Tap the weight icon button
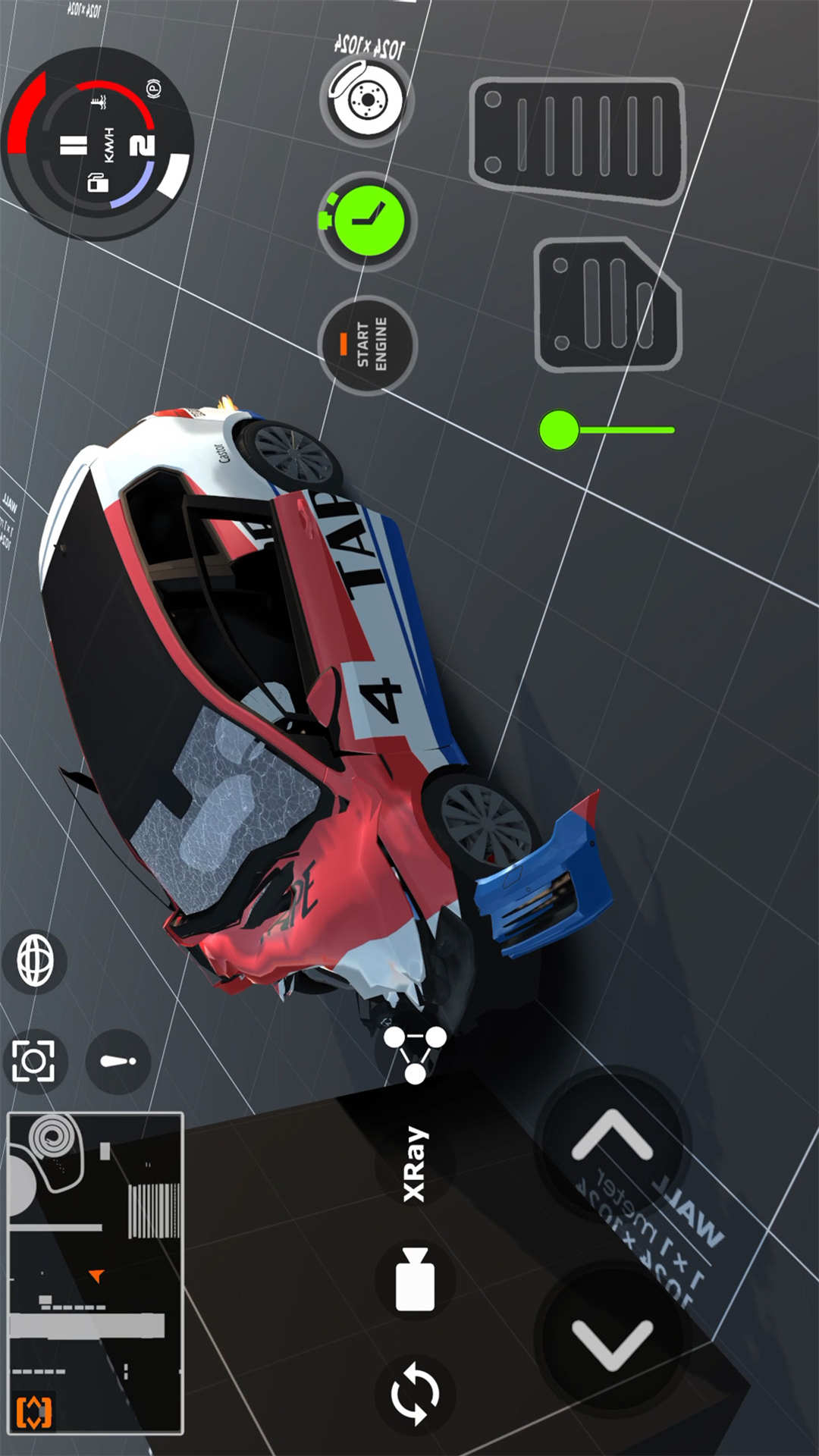The height and width of the screenshot is (1456, 819). pyautogui.click(x=415, y=1279)
